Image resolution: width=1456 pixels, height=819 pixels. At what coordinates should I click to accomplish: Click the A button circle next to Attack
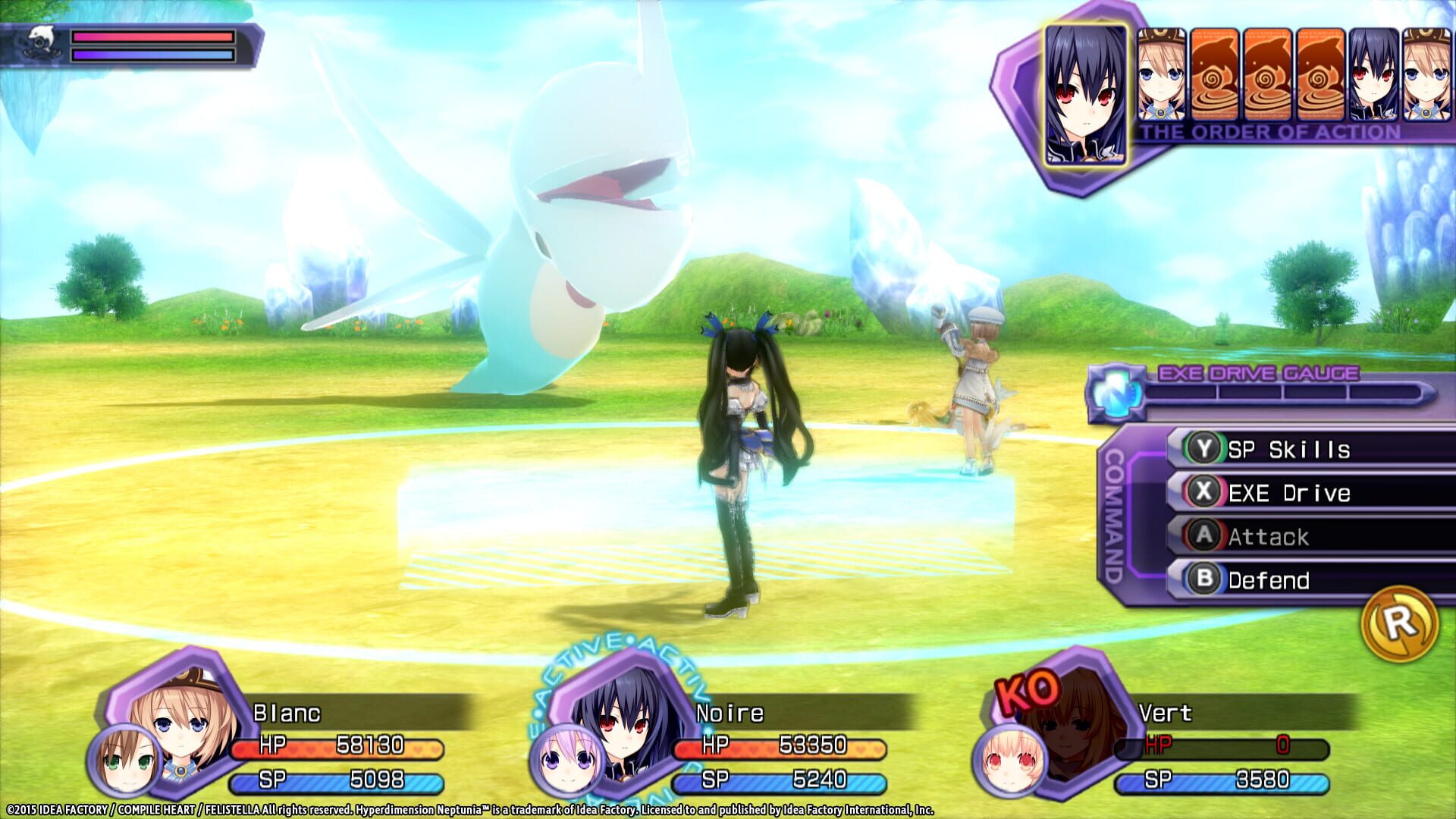click(1206, 536)
